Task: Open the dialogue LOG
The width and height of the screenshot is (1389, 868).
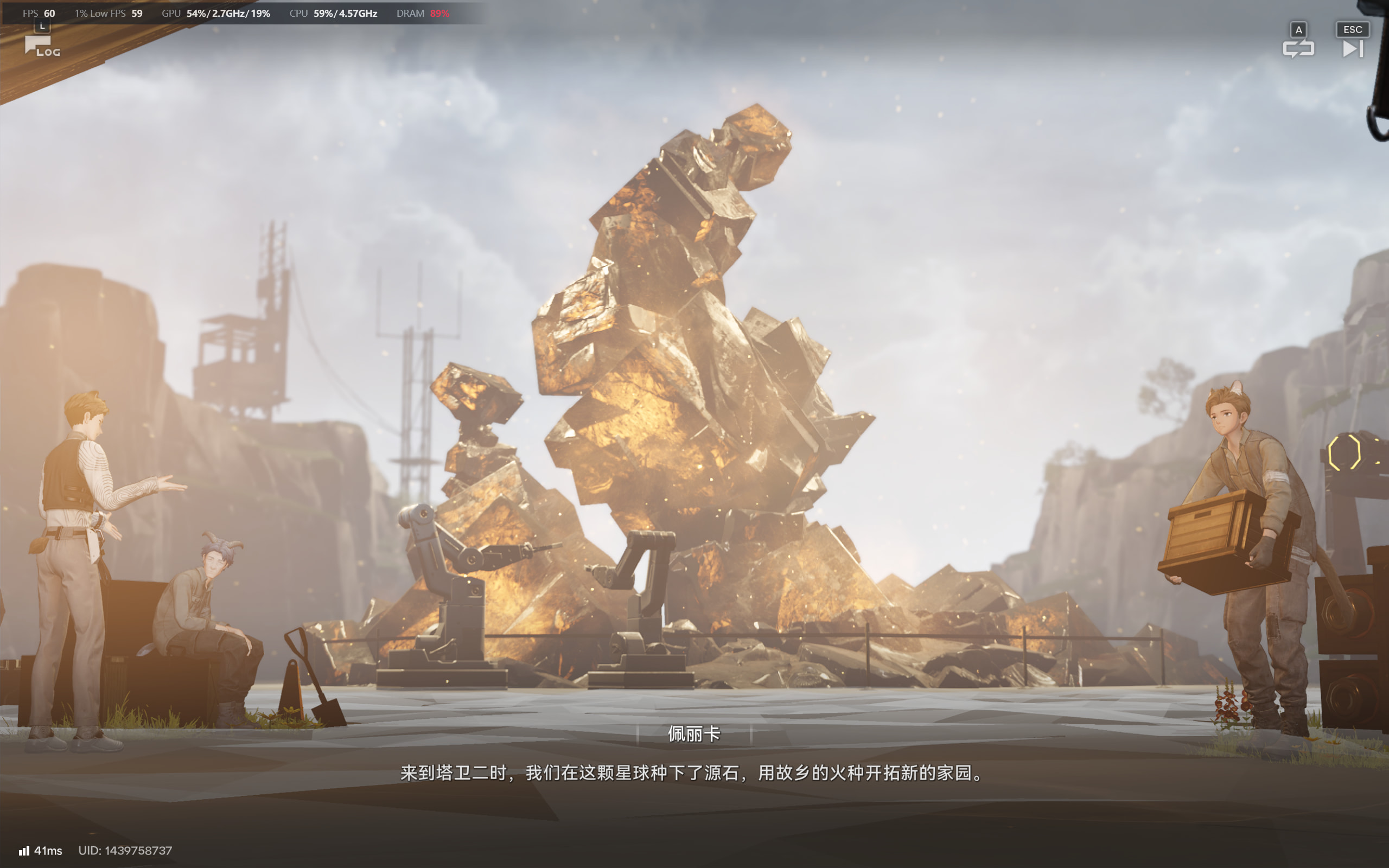Action: pyautogui.click(x=41, y=46)
